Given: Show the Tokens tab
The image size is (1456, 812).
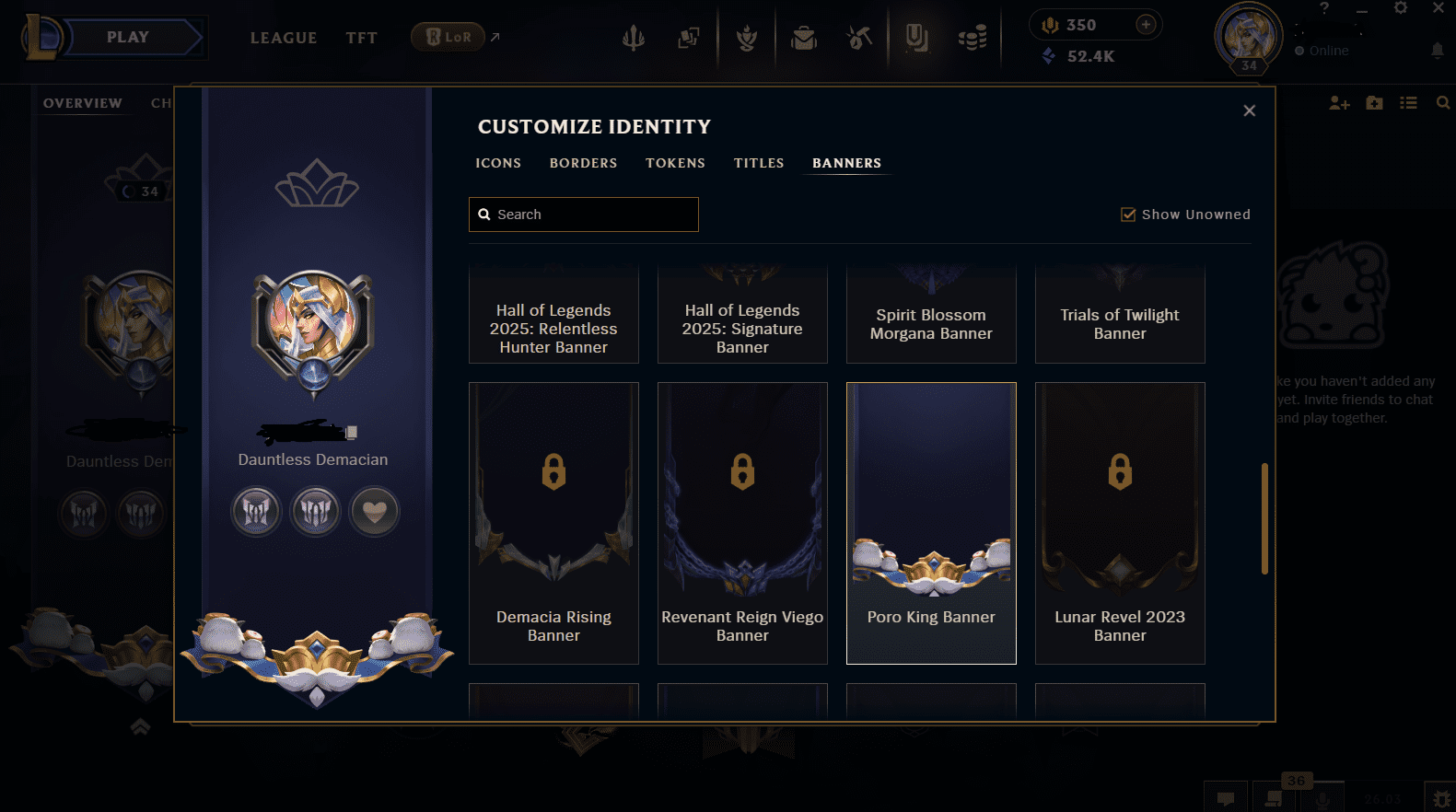Looking at the screenshot, I should pos(675,163).
